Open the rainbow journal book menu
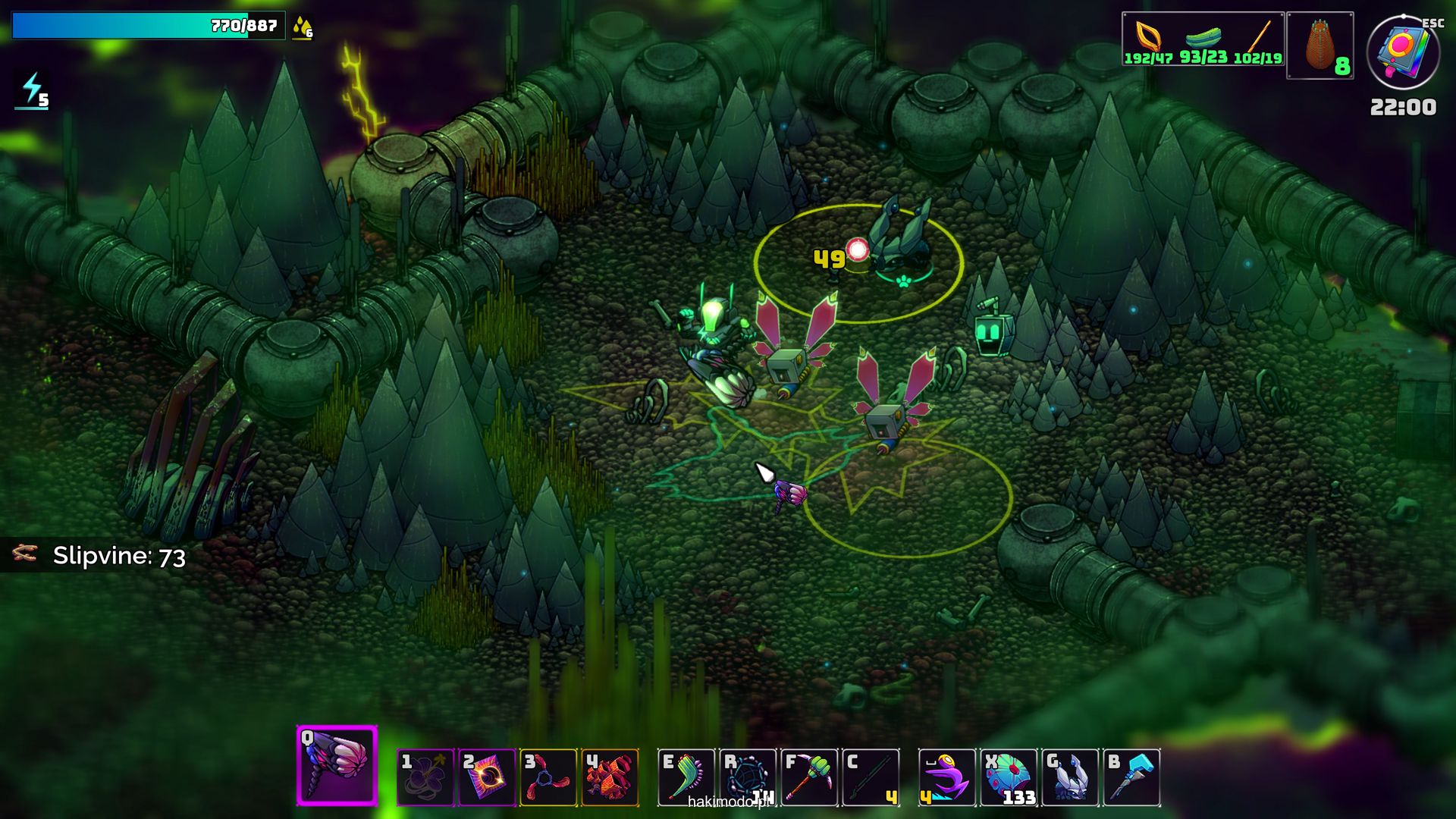Screen dimensions: 1456x819 click(1403, 52)
